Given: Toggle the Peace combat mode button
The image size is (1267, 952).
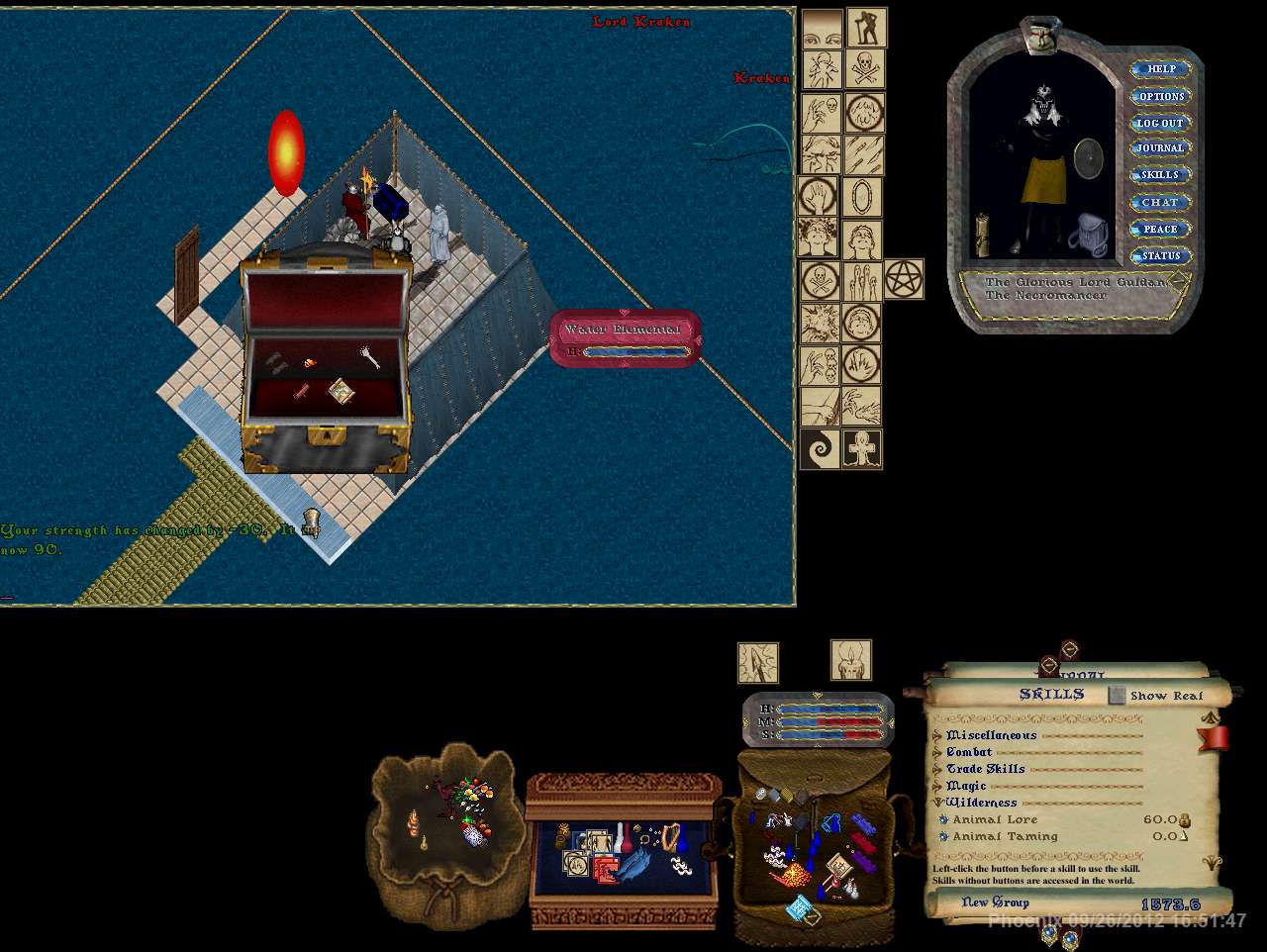Looking at the screenshot, I should (x=1160, y=229).
